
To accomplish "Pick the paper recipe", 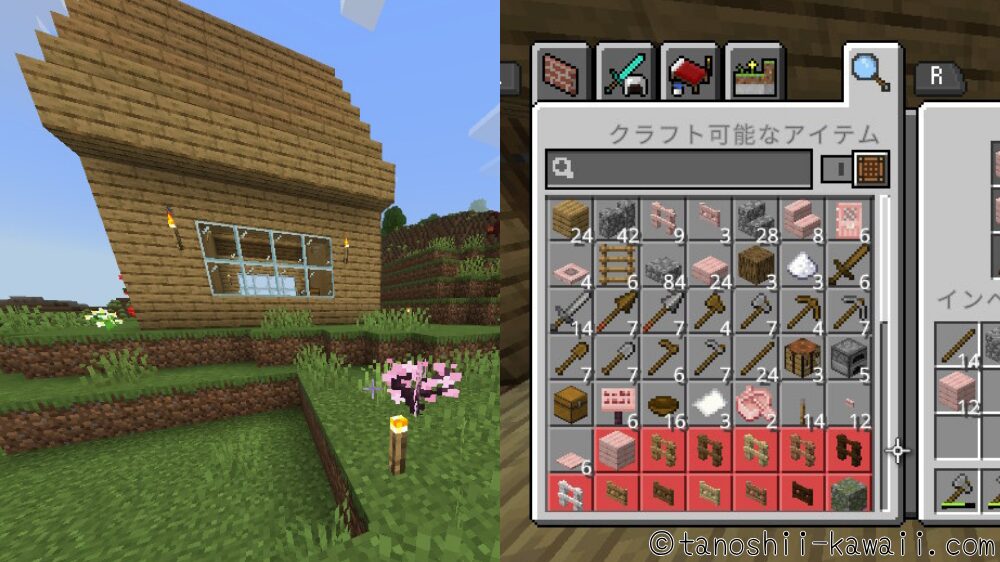I will [707, 403].
